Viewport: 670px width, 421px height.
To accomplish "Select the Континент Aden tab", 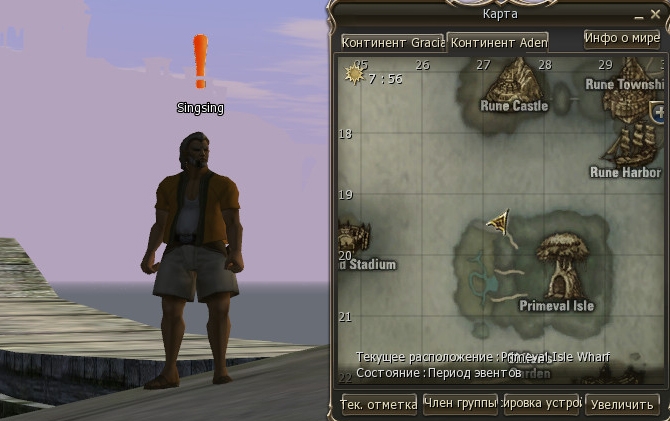I will tap(497, 43).
